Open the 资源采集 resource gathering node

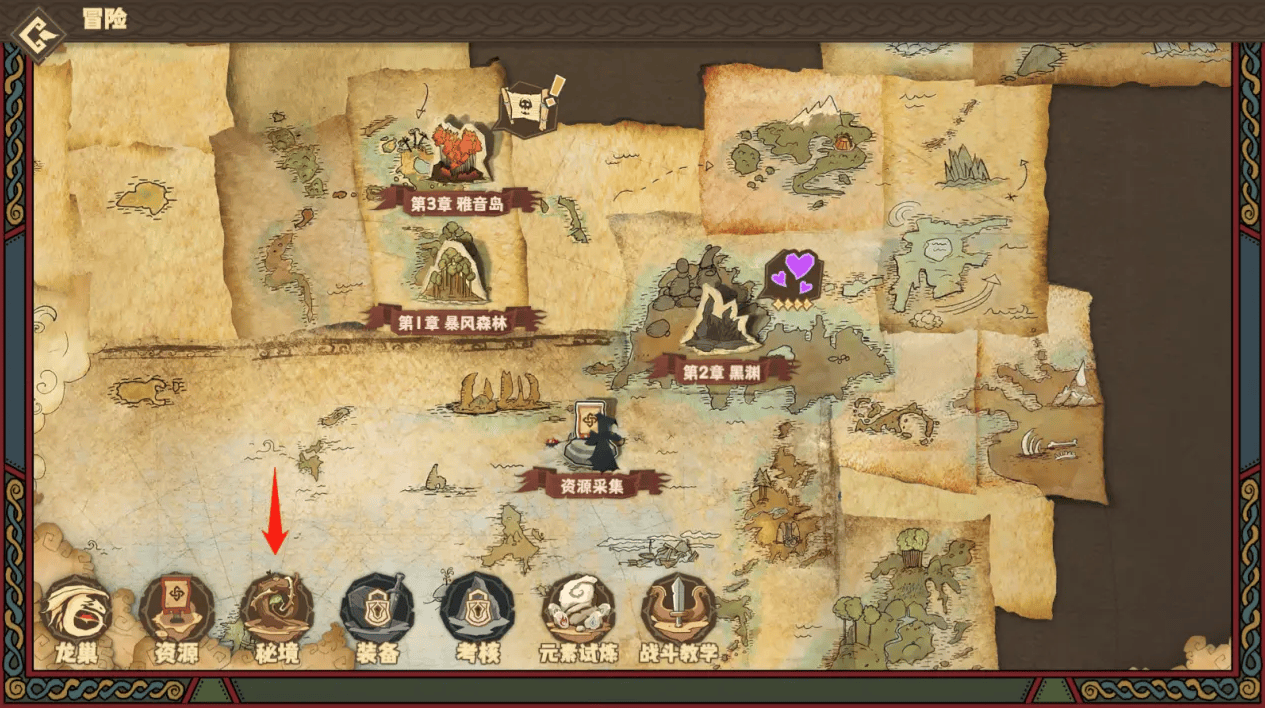(593, 440)
